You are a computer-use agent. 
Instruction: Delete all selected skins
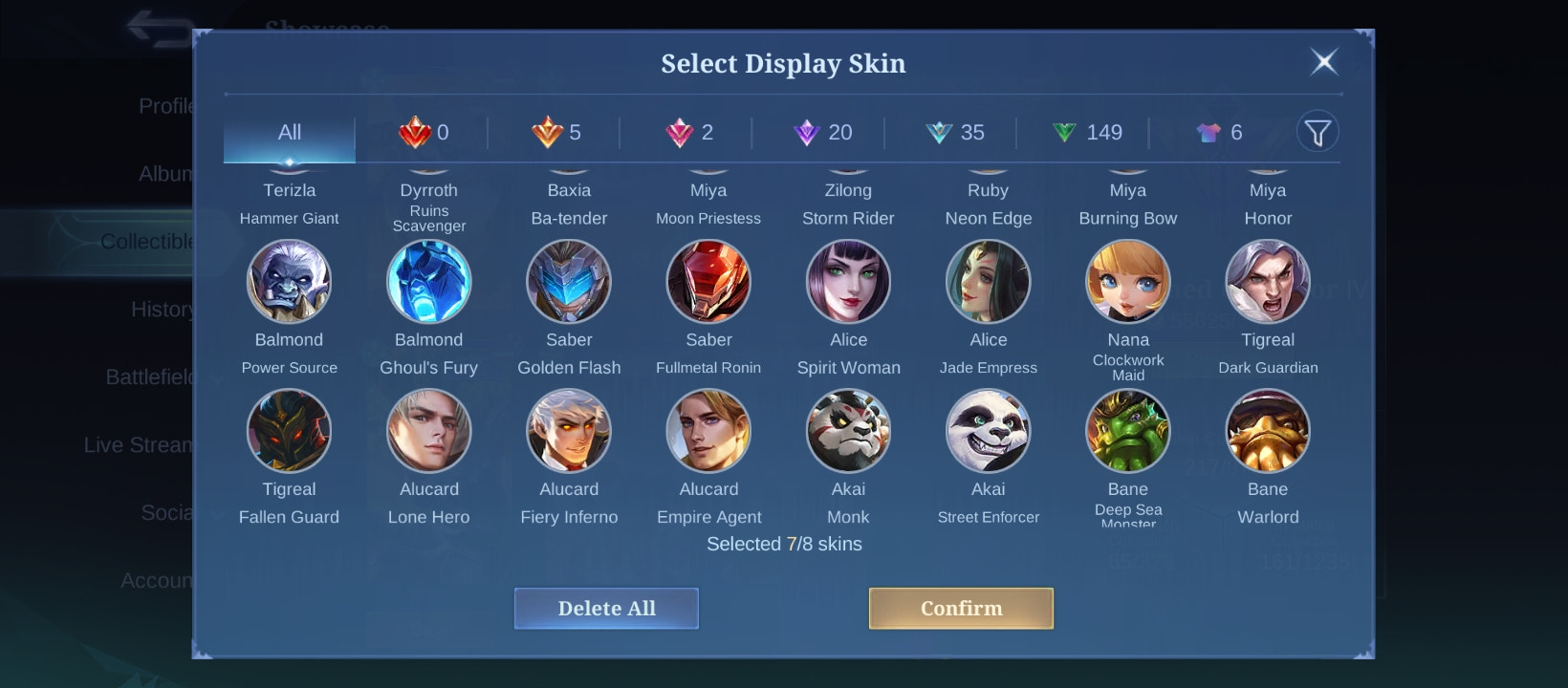pos(606,609)
